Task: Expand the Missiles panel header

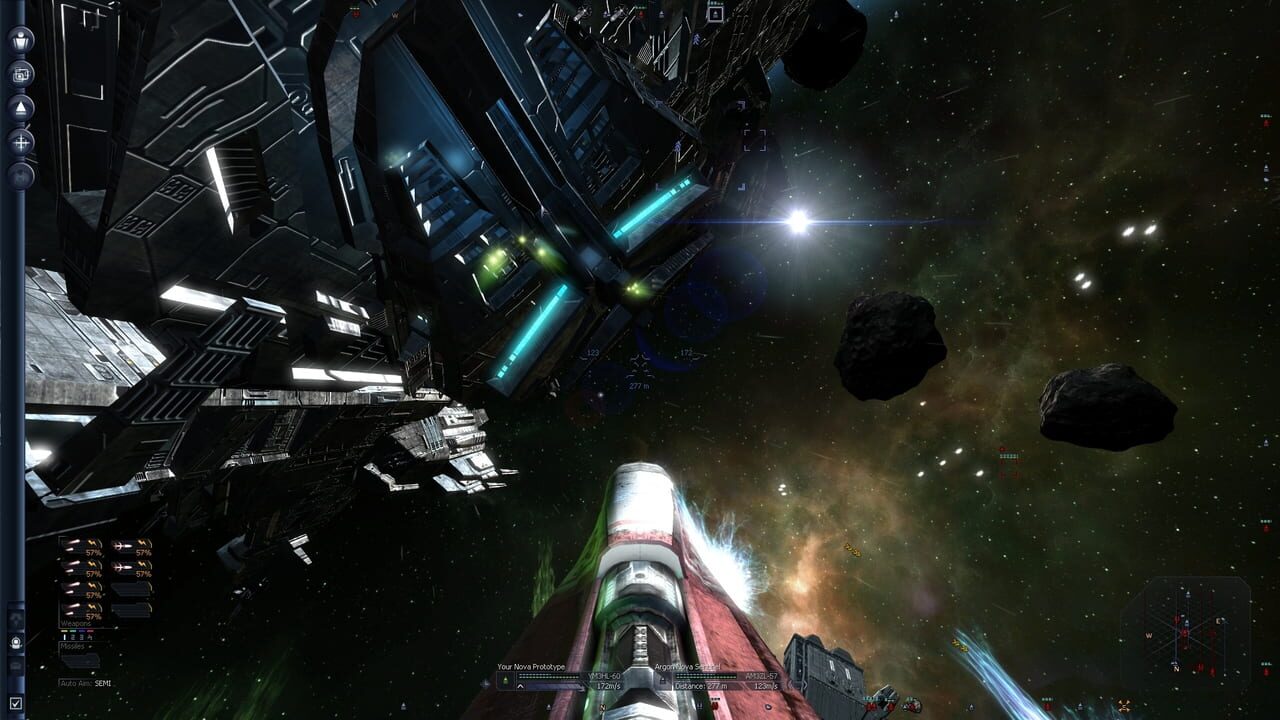Action: 73,645
